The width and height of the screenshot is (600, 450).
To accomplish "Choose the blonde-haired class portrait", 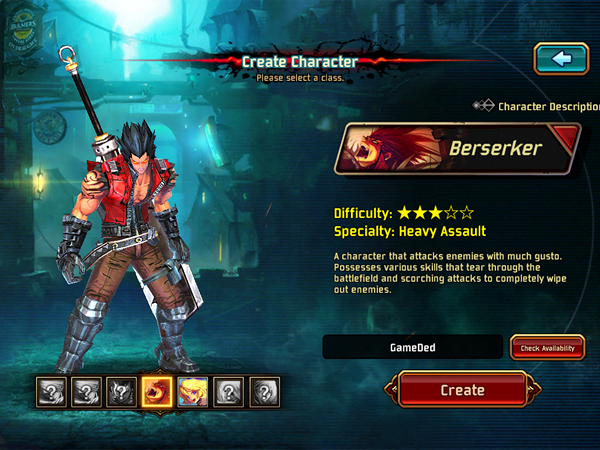I will pyautogui.click(x=193, y=390).
